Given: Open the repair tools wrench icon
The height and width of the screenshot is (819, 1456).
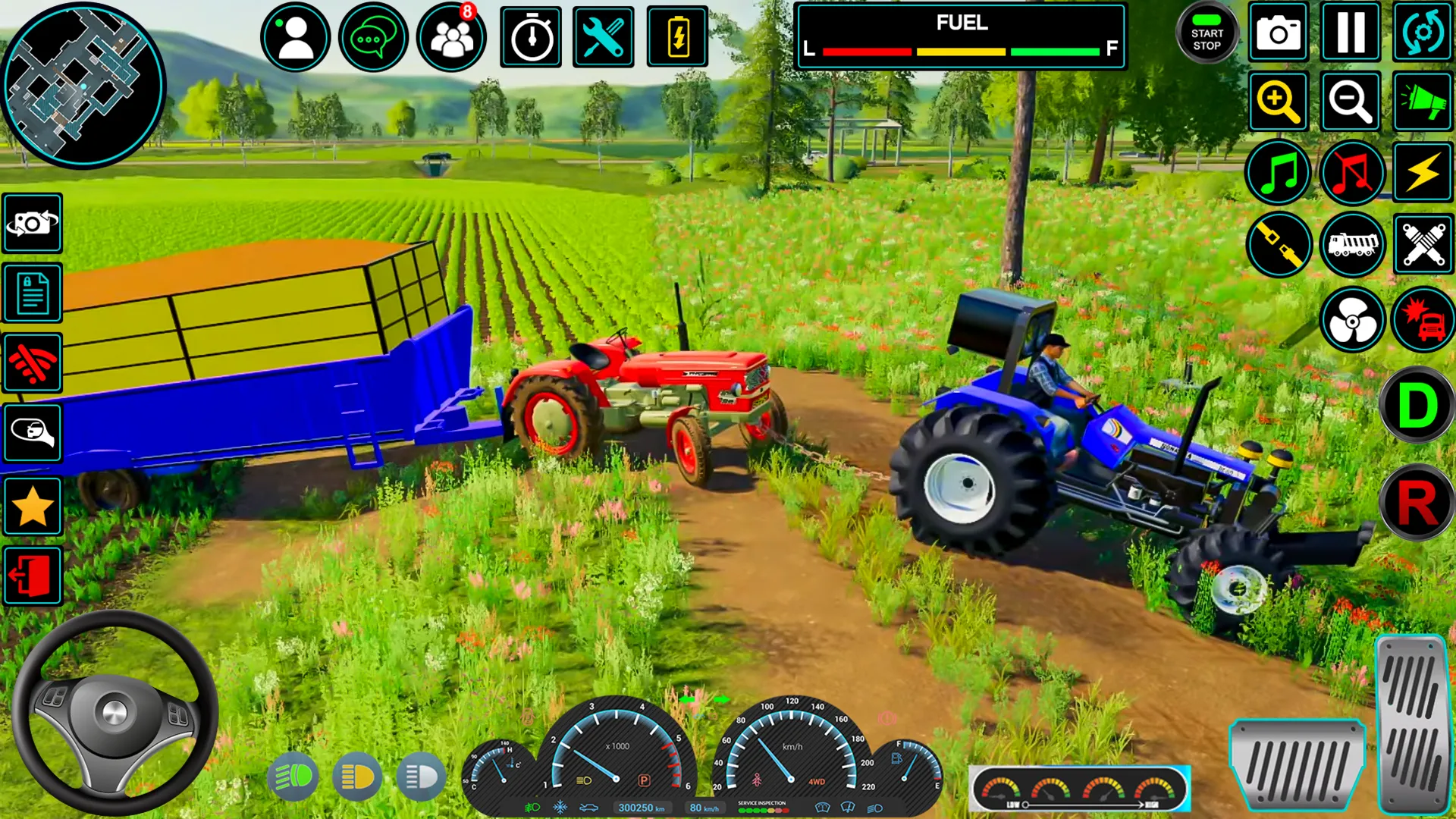Looking at the screenshot, I should [x=603, y=37].
